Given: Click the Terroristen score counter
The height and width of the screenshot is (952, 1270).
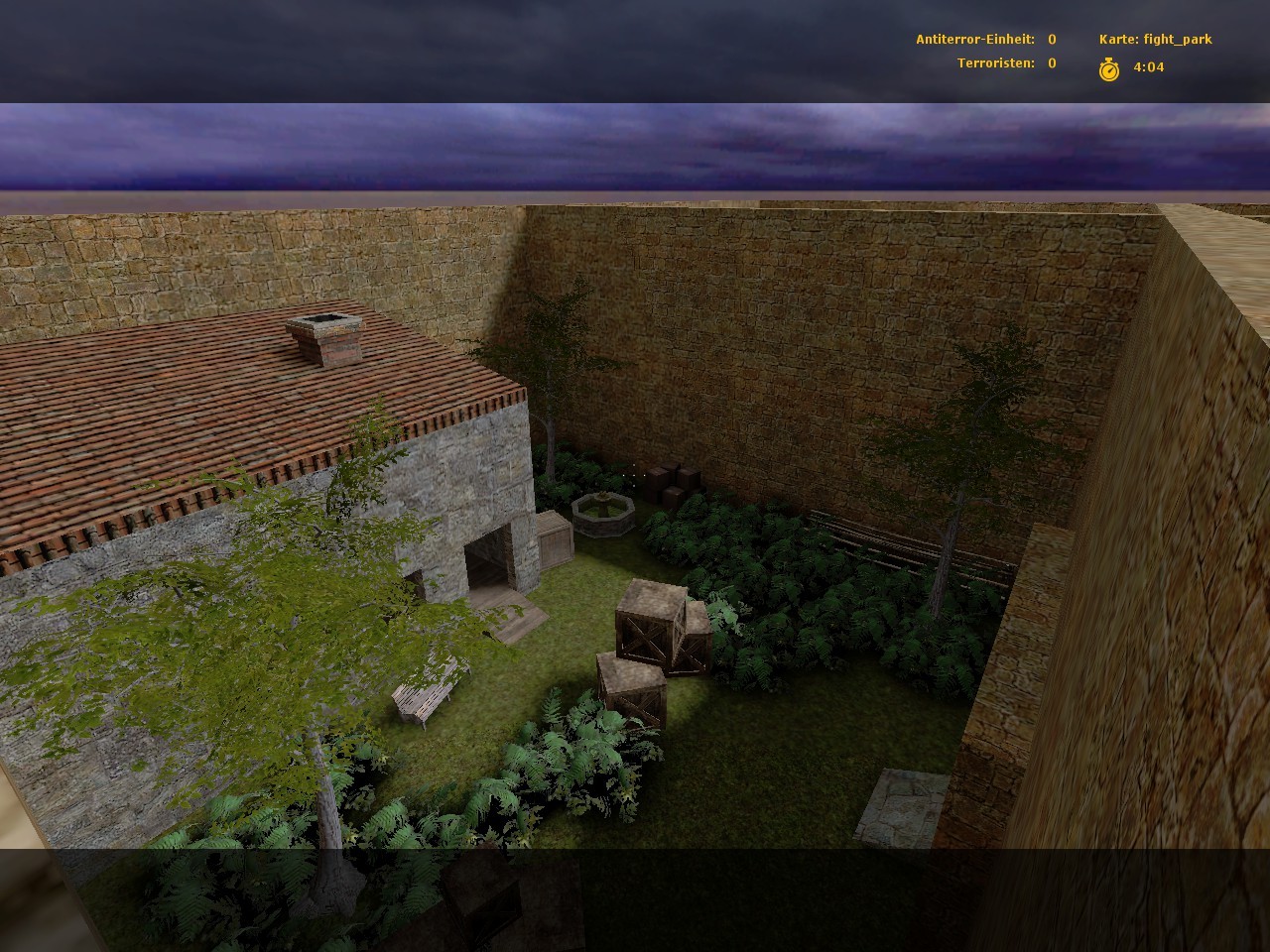Looking at the screenshot, I should point(996,64).
